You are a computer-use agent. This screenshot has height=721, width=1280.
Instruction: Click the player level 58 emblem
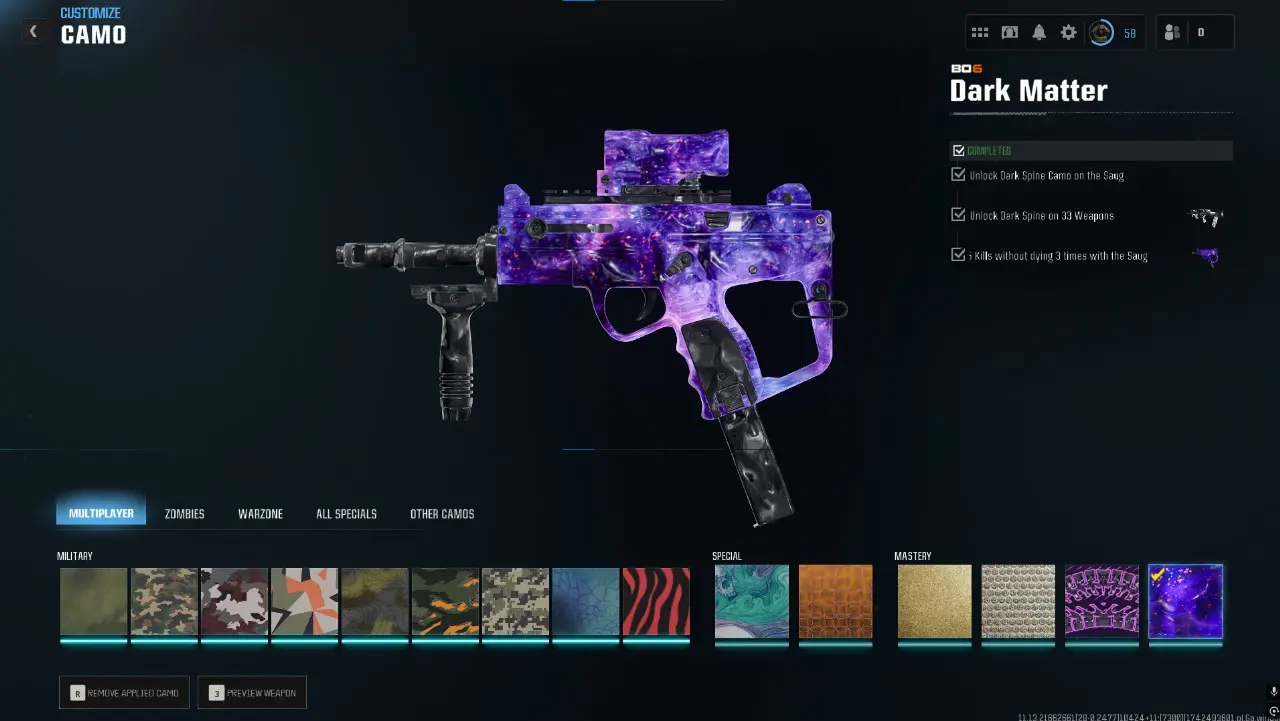(1101, 32)
